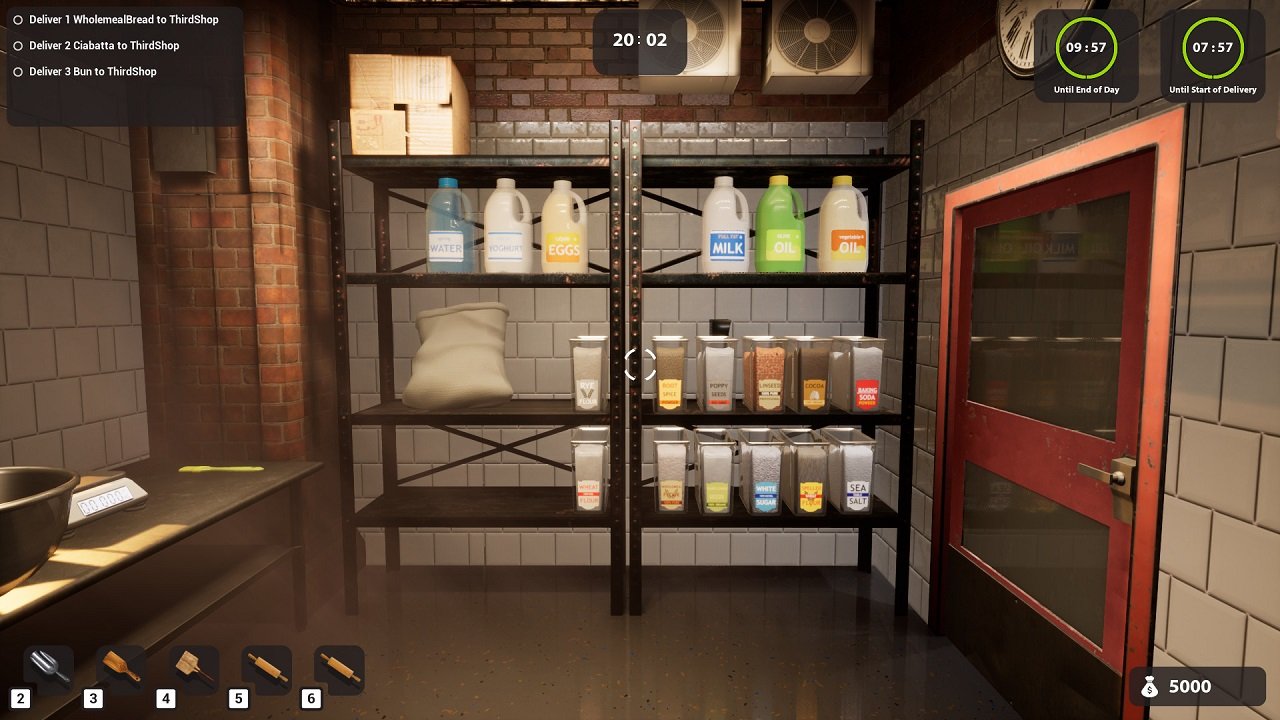Viewport: 1280px width, 720px height.
Task: Select the metal flour scoop in slot 2
Action: [x=47, y=668]
